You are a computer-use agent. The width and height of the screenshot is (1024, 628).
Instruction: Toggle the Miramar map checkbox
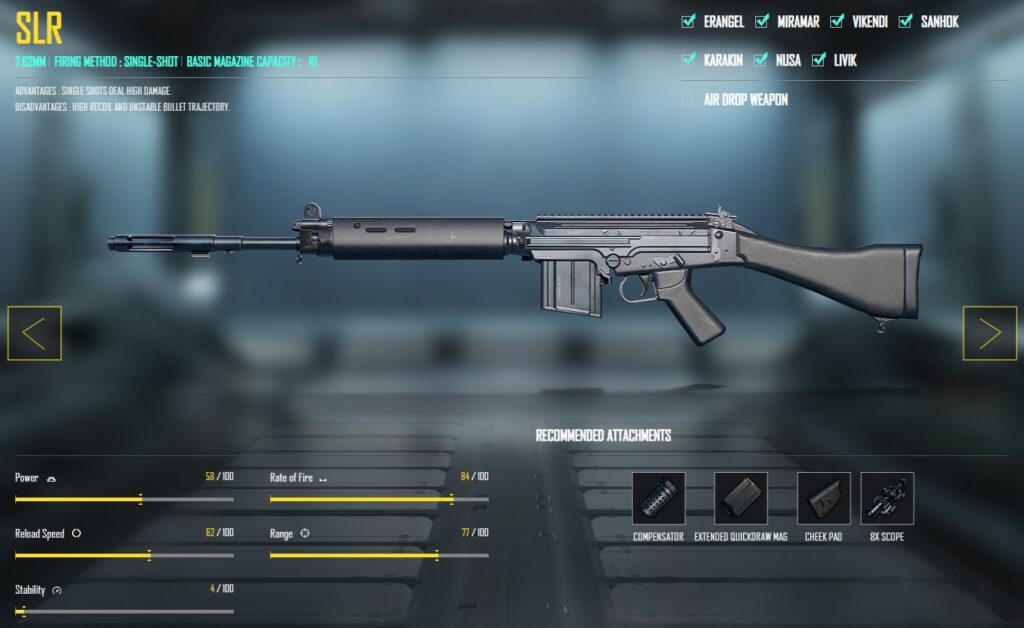pyautogui.click(x=761, y=21)
